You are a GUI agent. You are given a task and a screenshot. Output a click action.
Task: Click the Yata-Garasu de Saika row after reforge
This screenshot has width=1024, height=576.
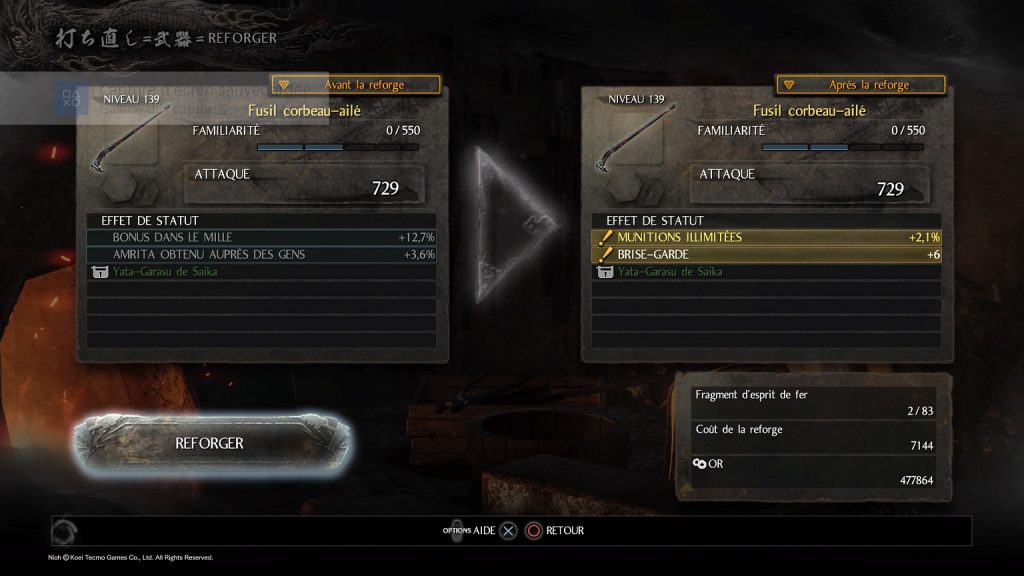(767, 271)
